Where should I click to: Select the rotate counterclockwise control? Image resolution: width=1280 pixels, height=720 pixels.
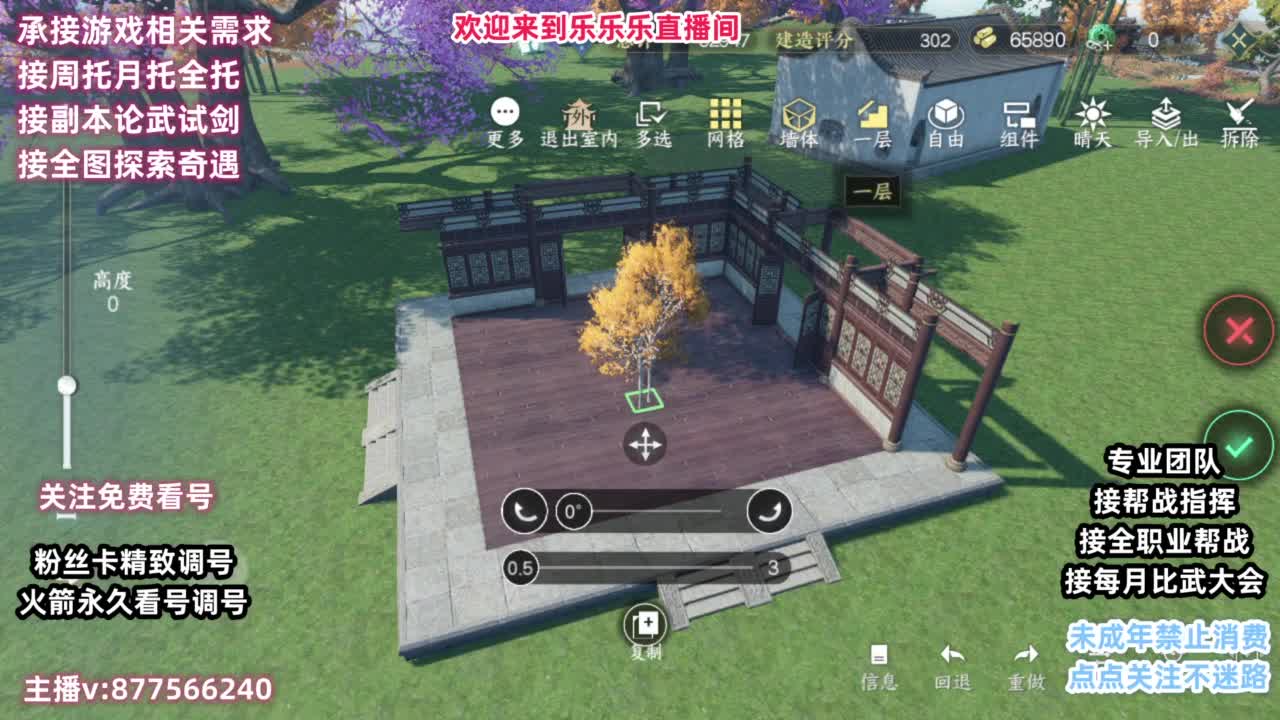524,510
